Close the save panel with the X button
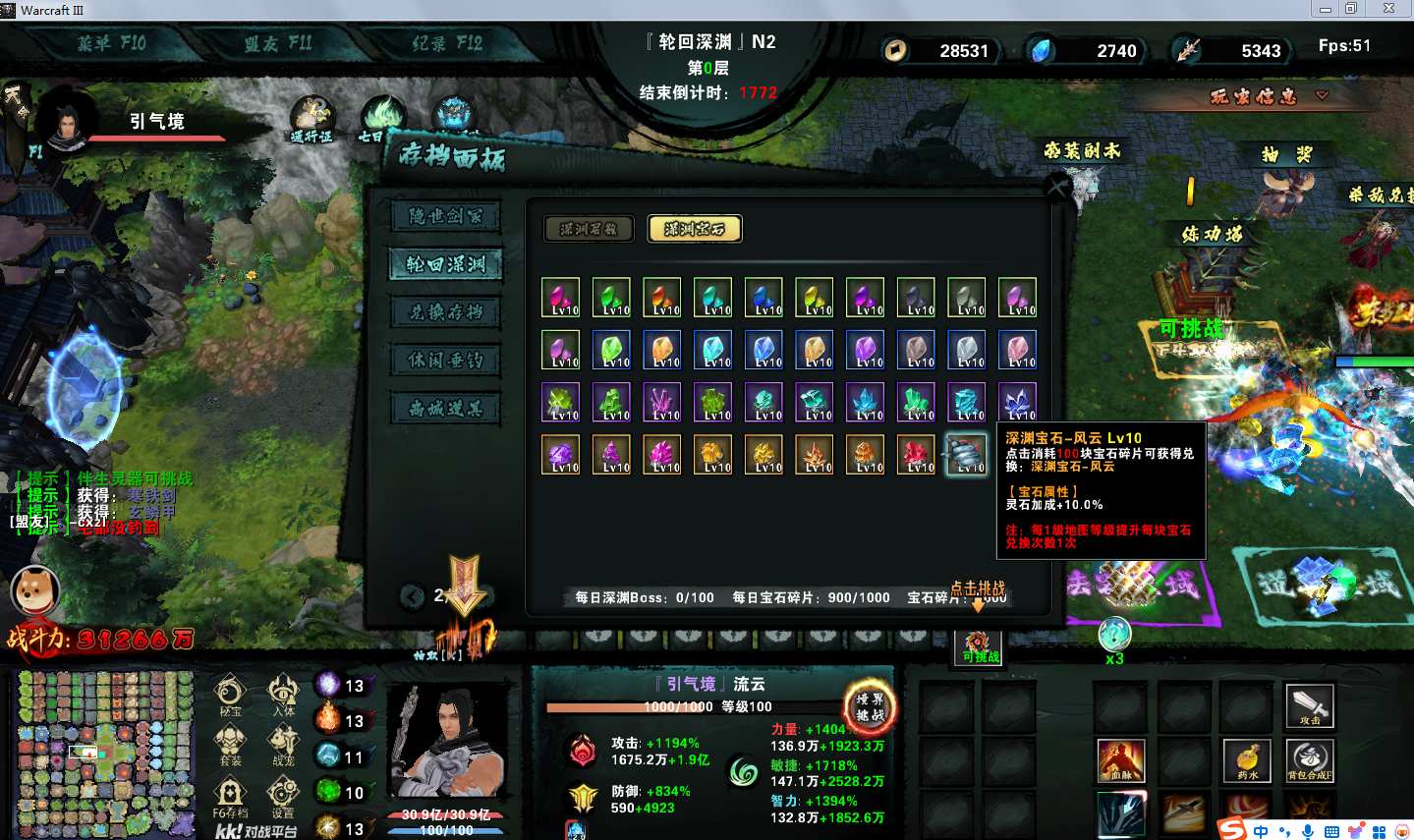Viewport: 1414px width, 840px height. coord(1057,187)
